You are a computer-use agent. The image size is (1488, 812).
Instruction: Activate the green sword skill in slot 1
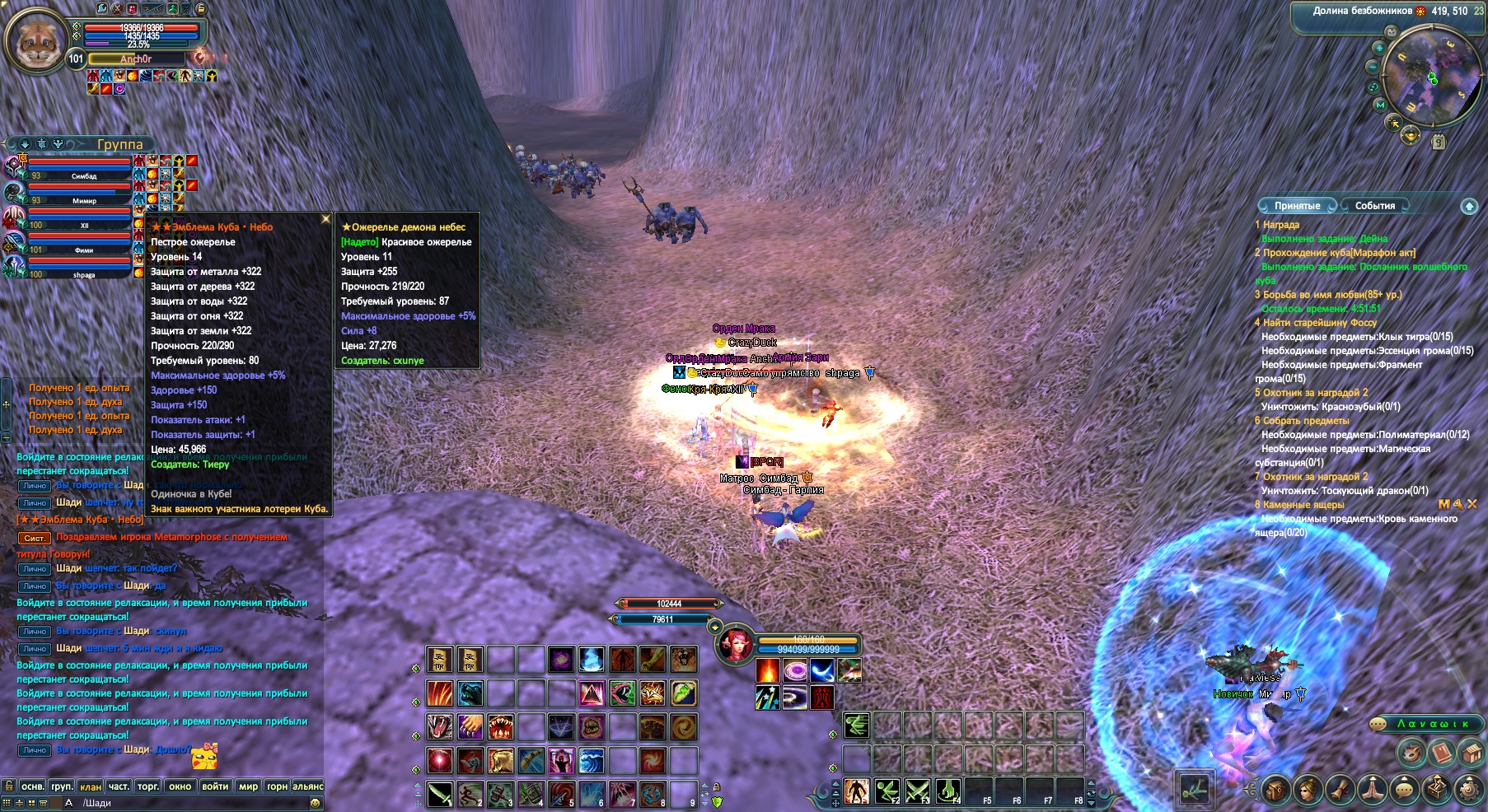[440, 794]
